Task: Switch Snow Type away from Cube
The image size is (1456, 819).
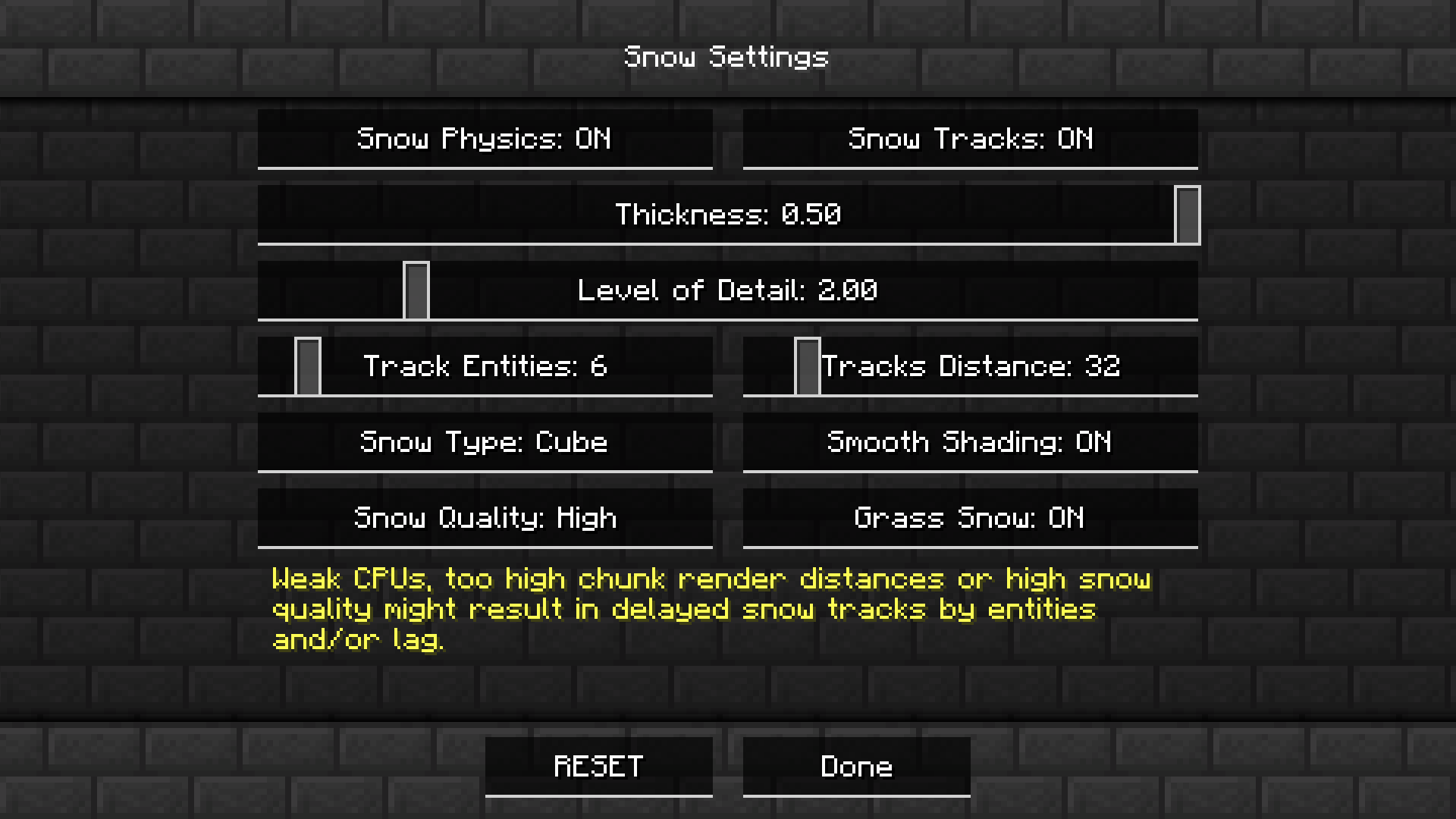Action: point(485,442)
